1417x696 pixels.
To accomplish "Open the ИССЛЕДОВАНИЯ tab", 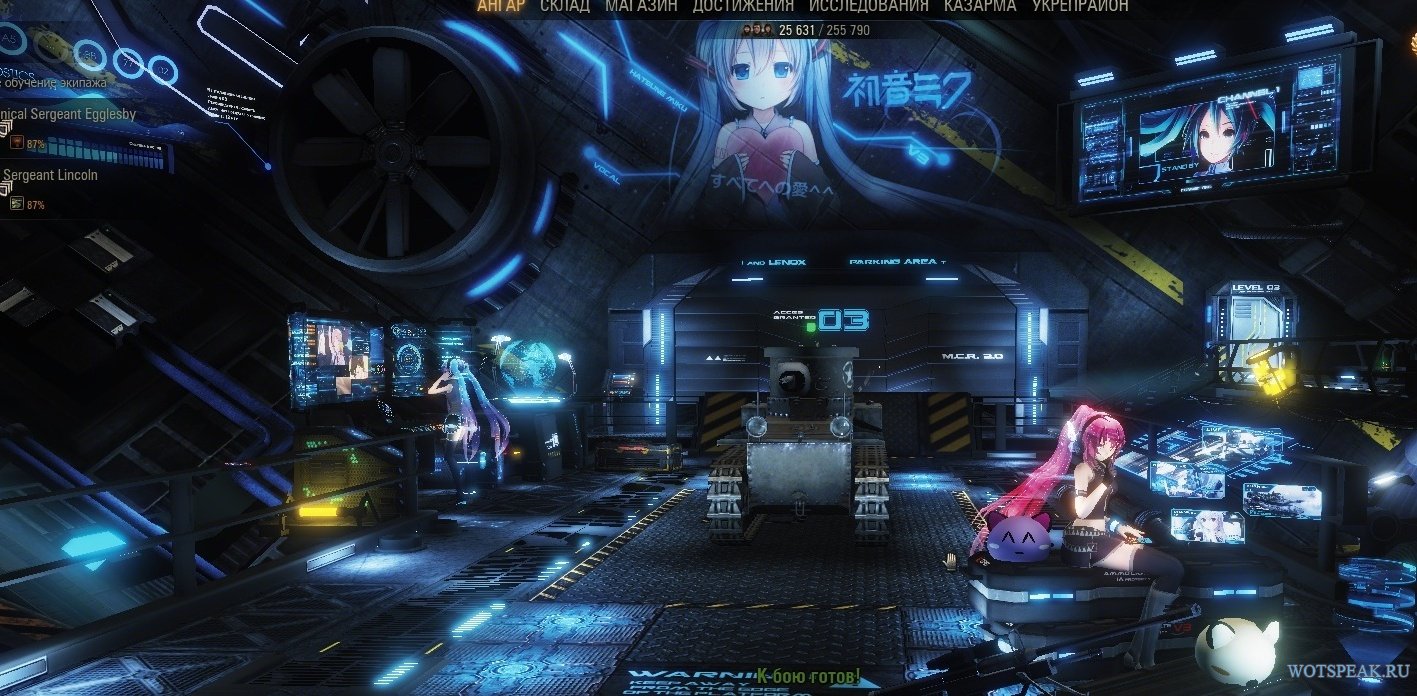I will click(868, 6).
